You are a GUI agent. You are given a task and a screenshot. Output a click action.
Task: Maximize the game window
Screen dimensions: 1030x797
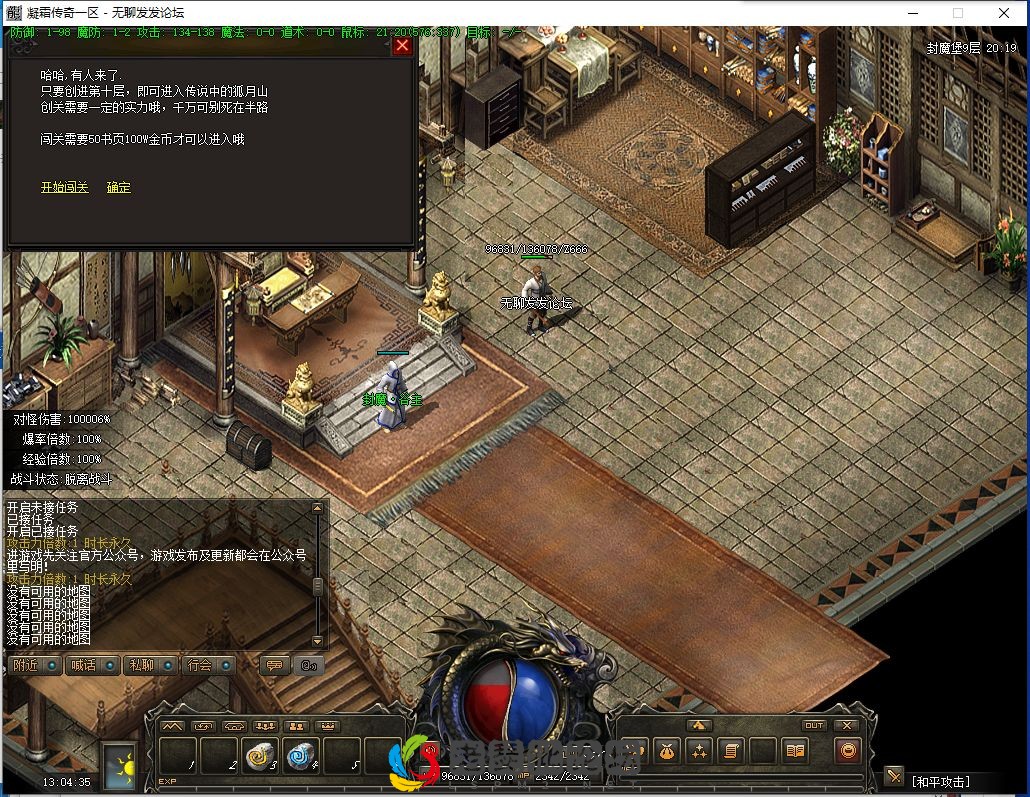(x=958, y=13)
